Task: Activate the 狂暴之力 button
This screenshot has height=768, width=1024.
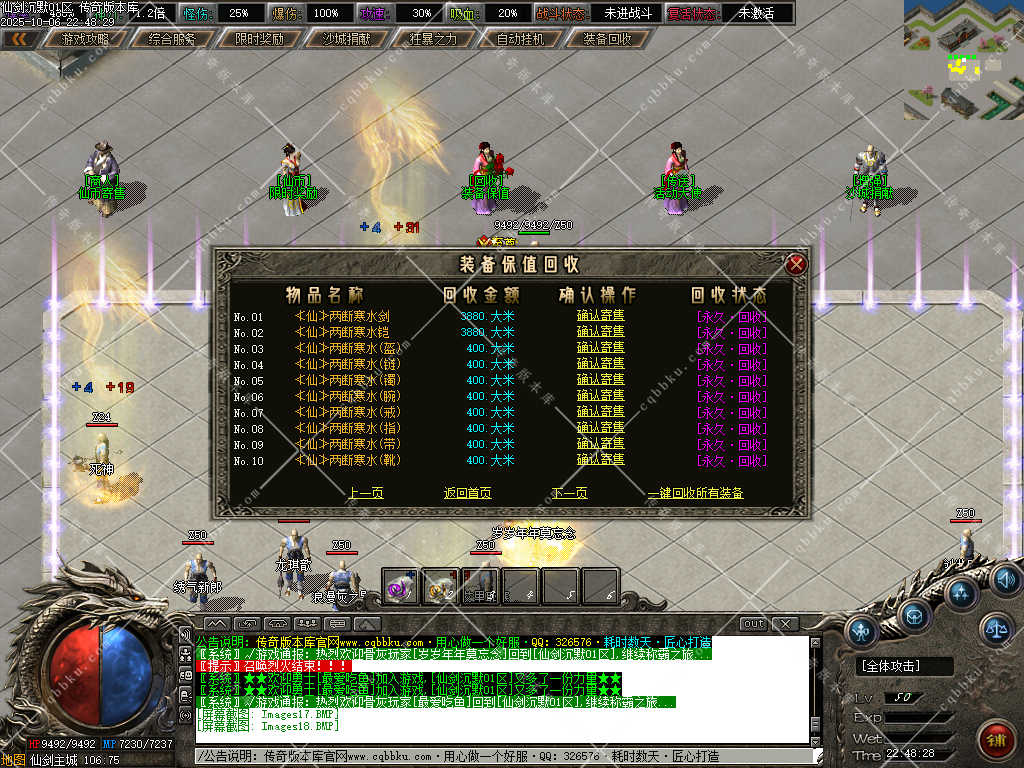Action: point(433,39)
